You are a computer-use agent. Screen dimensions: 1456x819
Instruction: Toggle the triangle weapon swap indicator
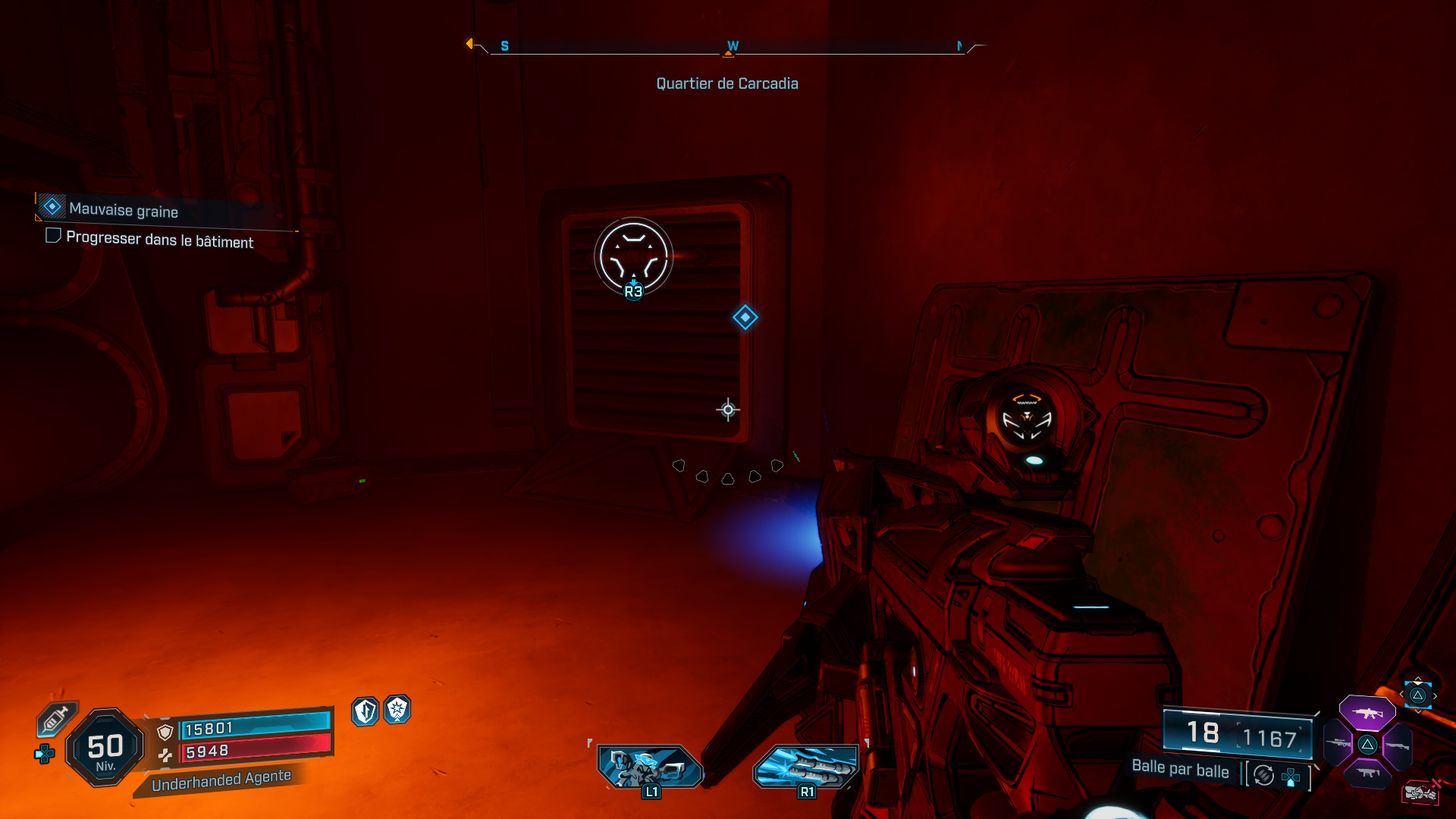click(1418, 695)
